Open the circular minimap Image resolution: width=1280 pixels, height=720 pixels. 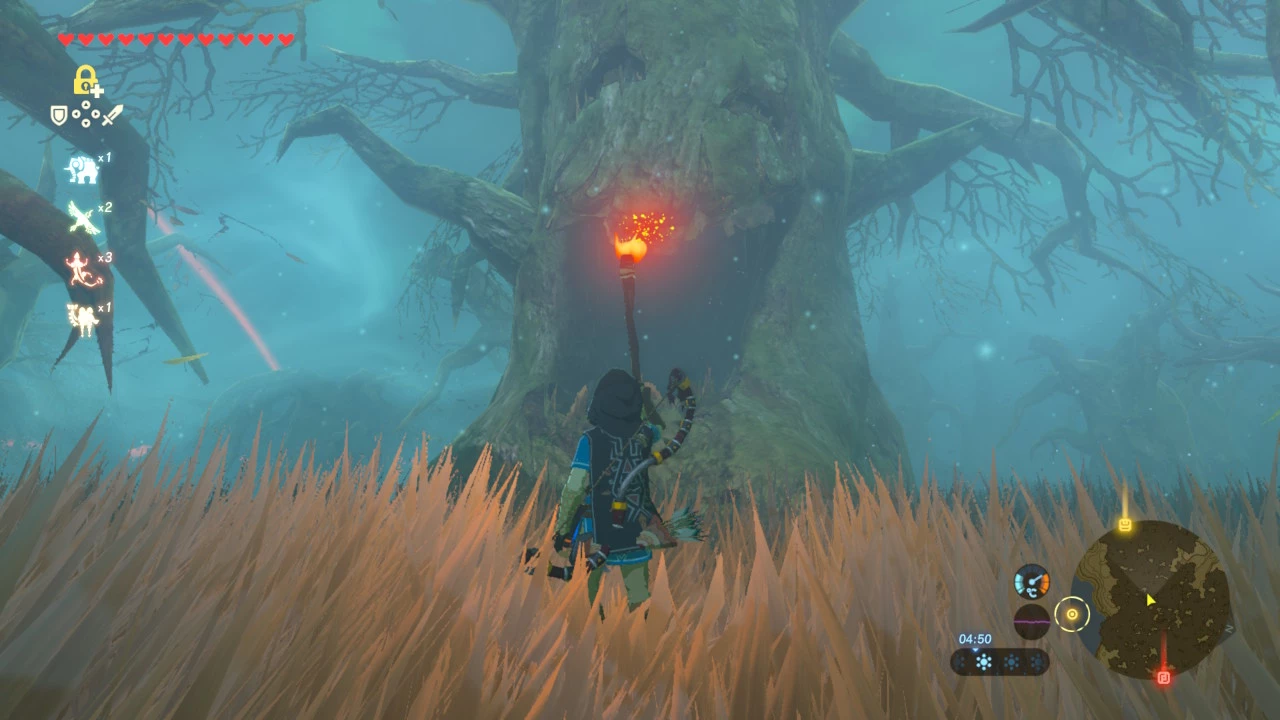click(x=1150, y=600)
